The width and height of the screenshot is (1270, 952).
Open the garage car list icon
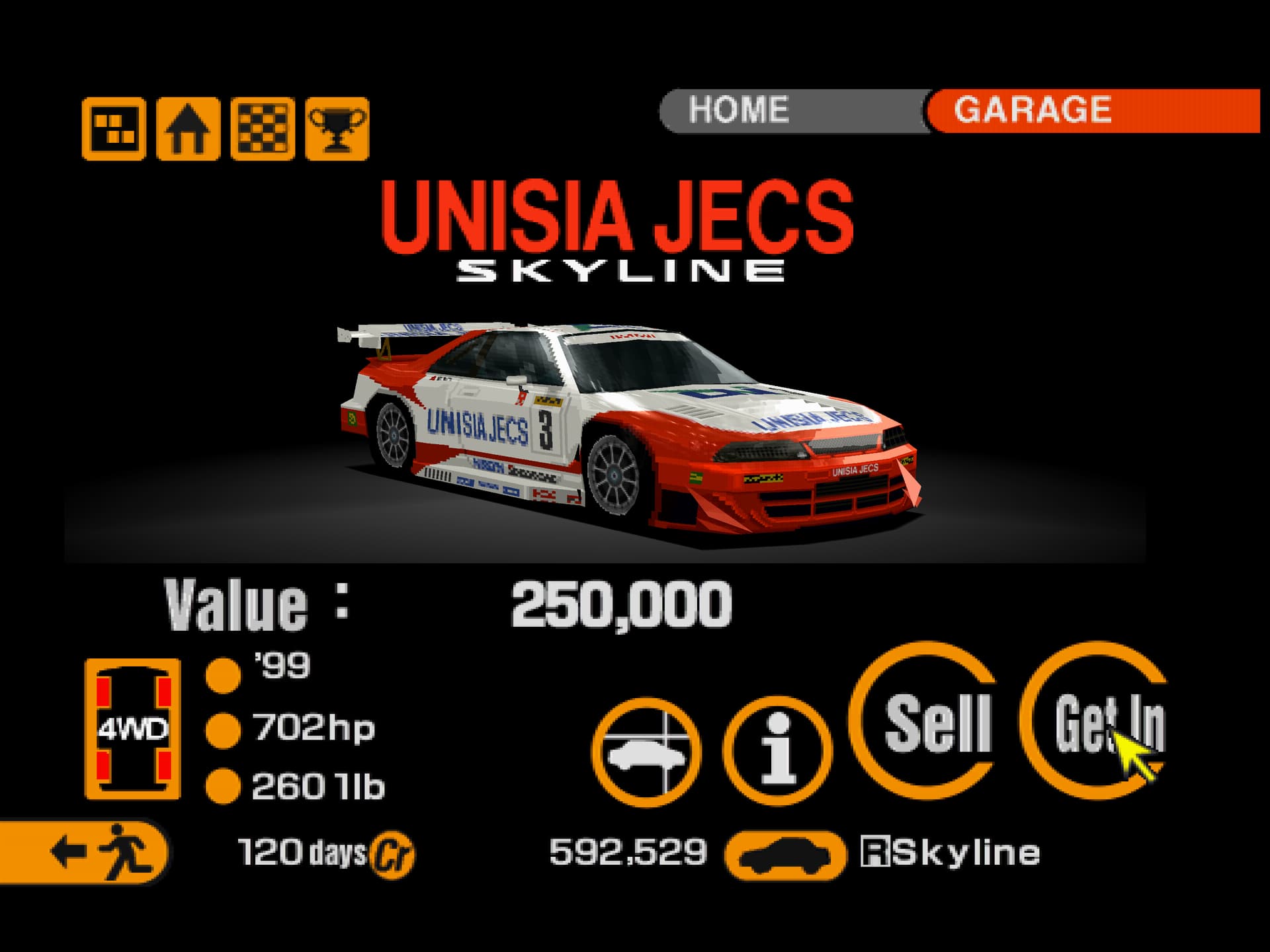646,751
